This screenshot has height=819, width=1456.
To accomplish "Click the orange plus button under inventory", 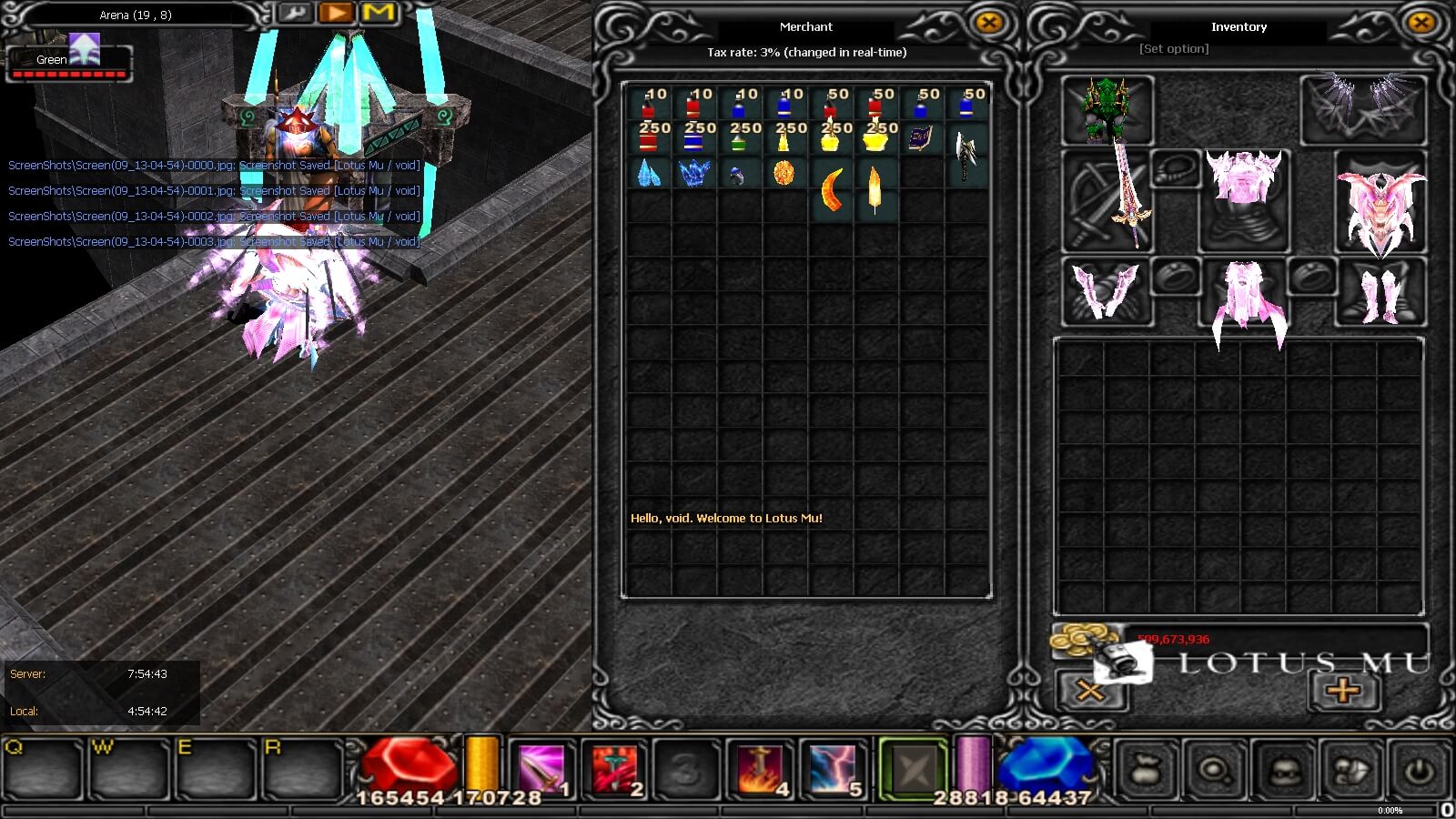I will pyautogui.click(x=1343, y=691).
